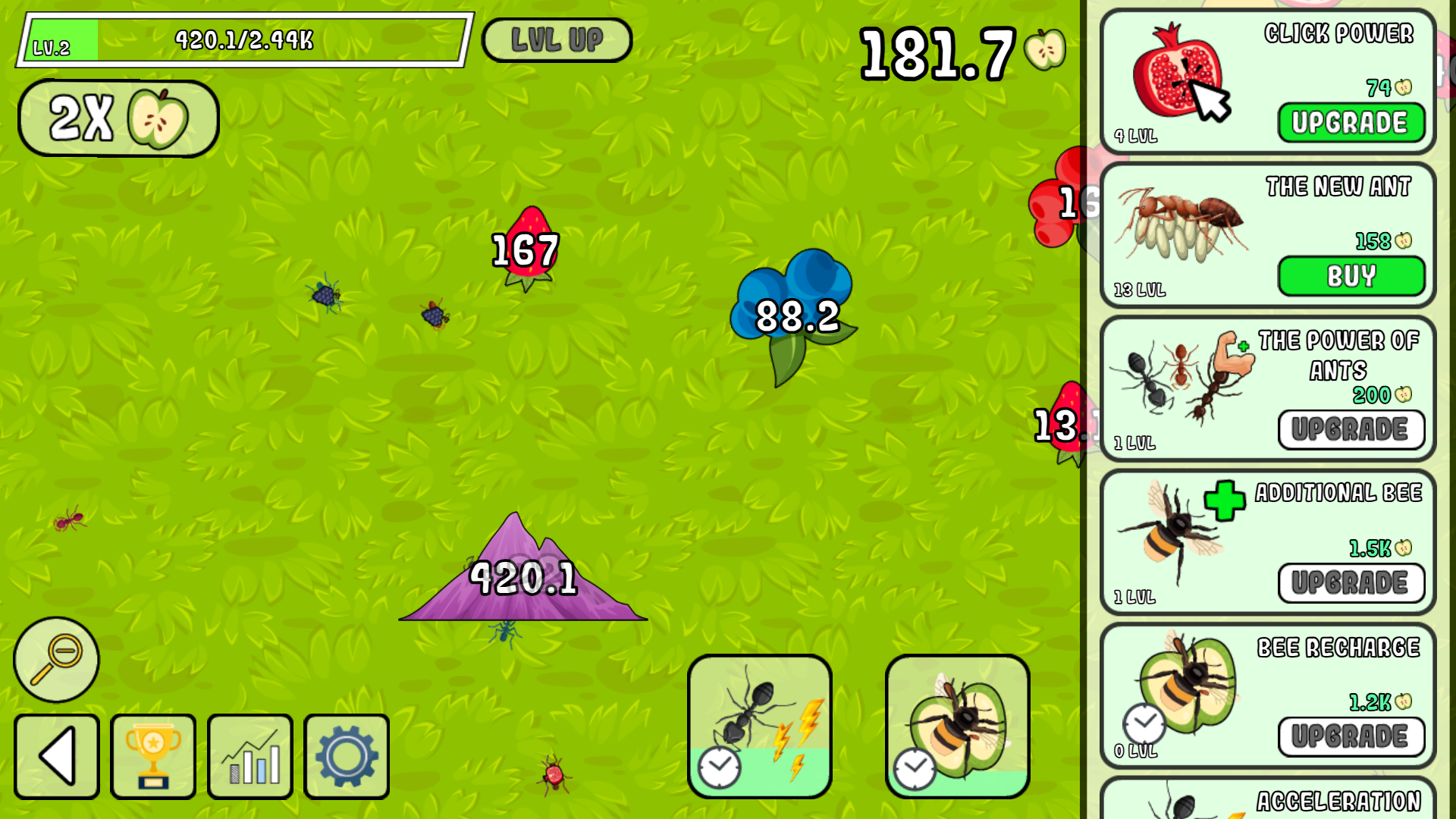Open the statistics chart panel
The image size is (1456, 819).
click(x=250, y=757)
